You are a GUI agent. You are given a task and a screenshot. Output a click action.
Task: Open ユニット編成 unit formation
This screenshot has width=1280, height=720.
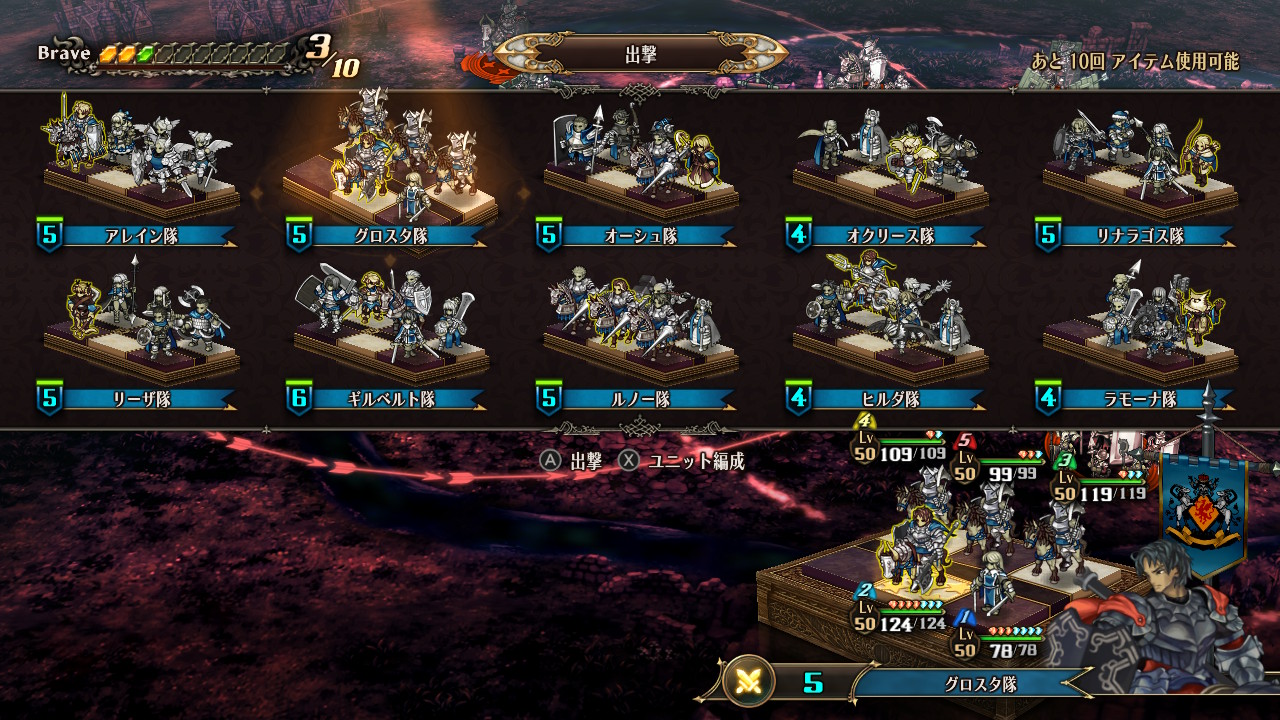(683, 461)
